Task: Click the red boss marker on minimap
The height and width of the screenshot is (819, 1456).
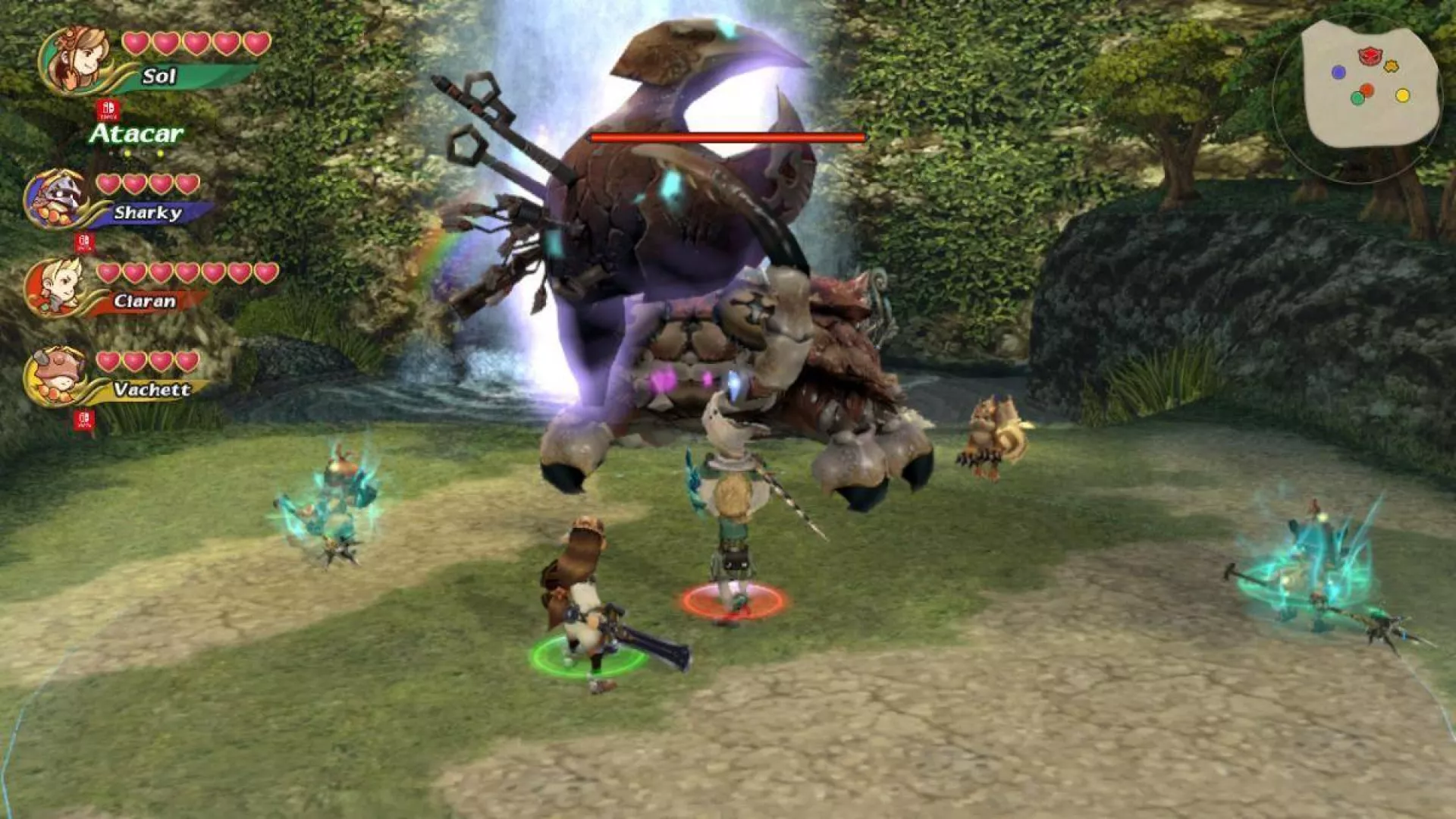Action: click(x=1369, y=55)
